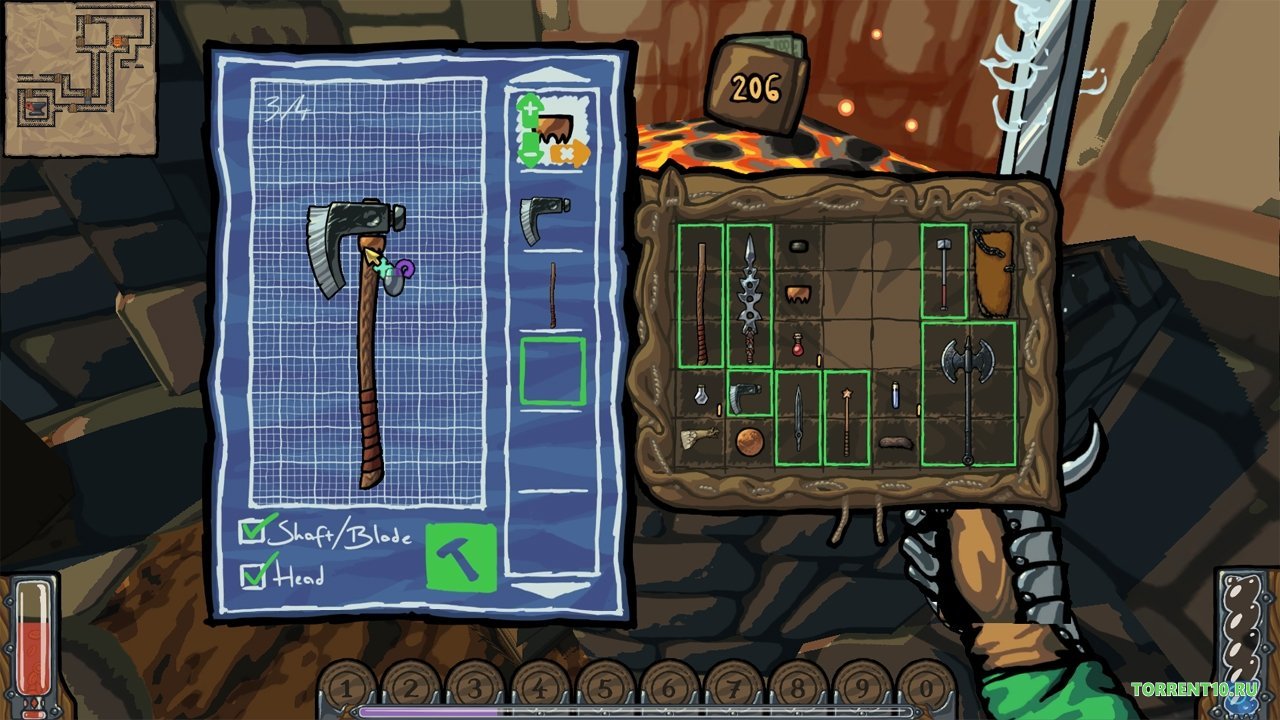Pick the spiked spear in the inventory

click(x=749, y=294)
